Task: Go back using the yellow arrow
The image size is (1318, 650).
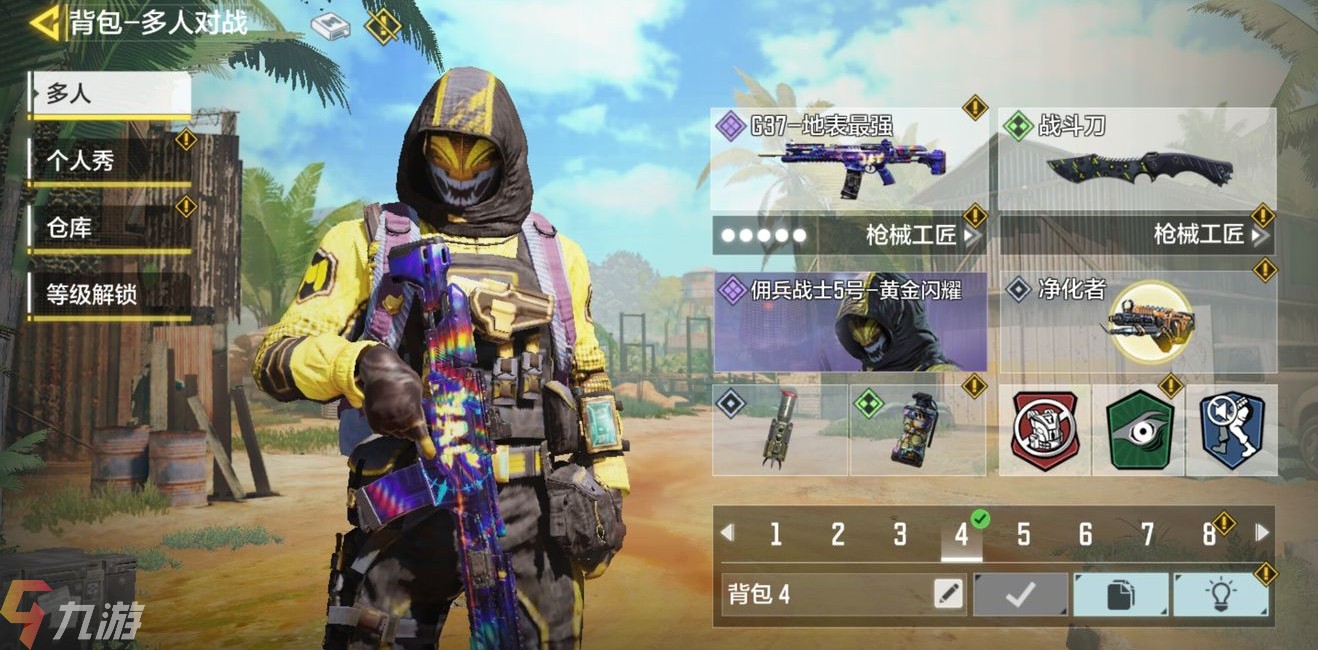Action: point(44,22)
